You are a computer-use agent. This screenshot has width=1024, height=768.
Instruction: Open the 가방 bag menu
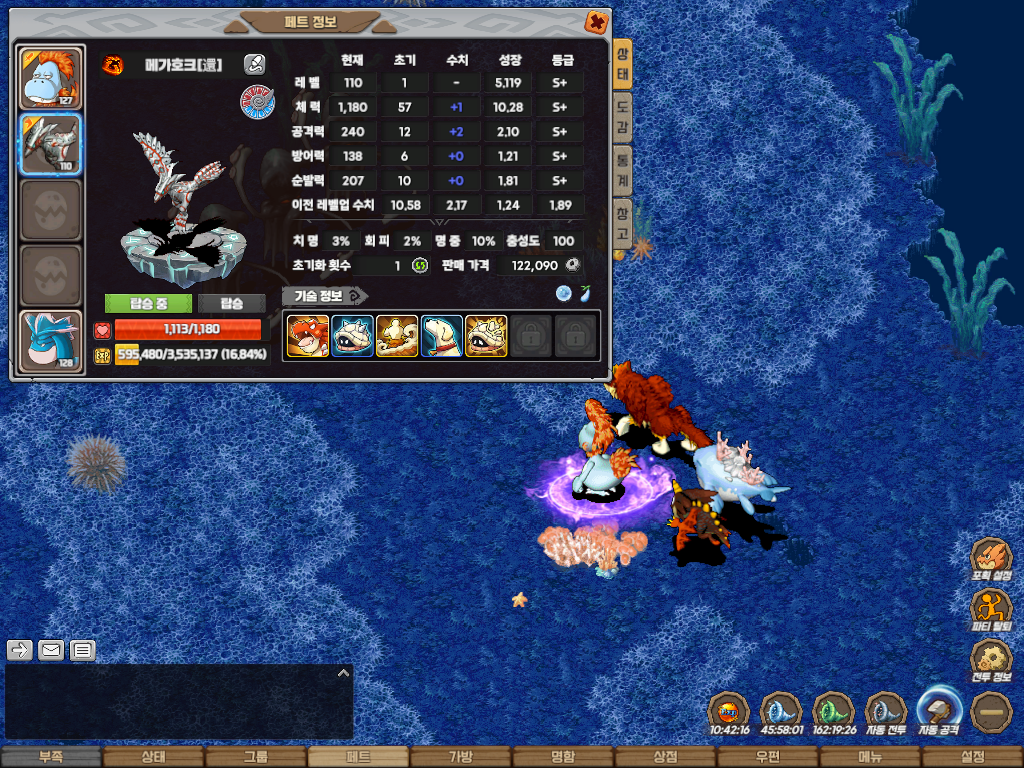[460, 757]
